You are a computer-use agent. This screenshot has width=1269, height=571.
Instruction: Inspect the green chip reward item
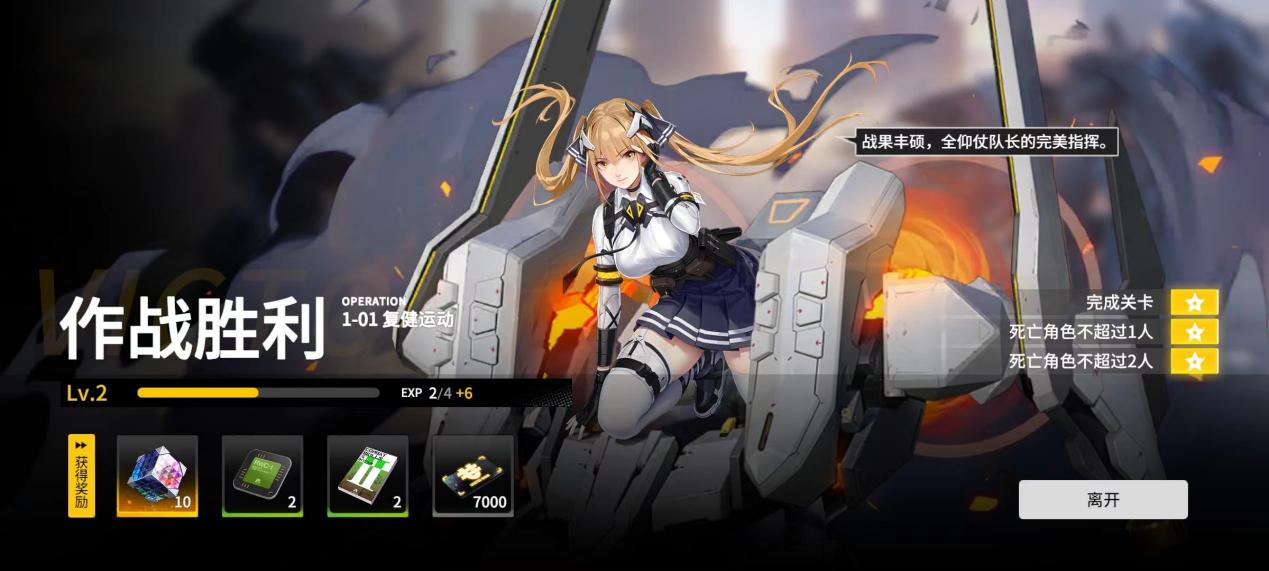(262, 476)
